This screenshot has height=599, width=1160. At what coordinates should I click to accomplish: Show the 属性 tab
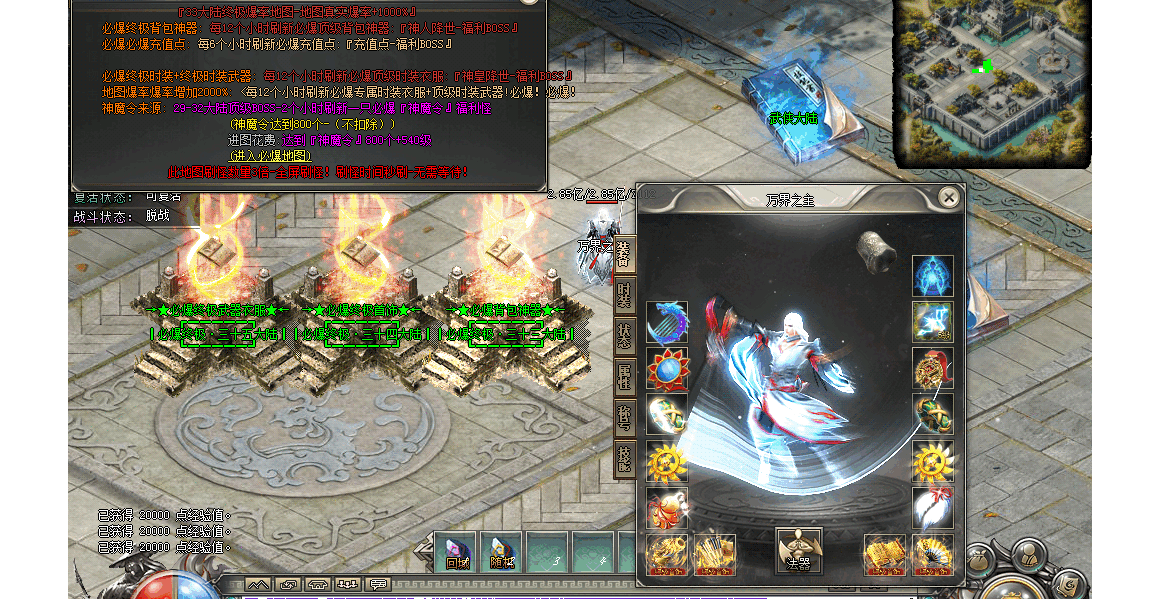coord(624,380)
